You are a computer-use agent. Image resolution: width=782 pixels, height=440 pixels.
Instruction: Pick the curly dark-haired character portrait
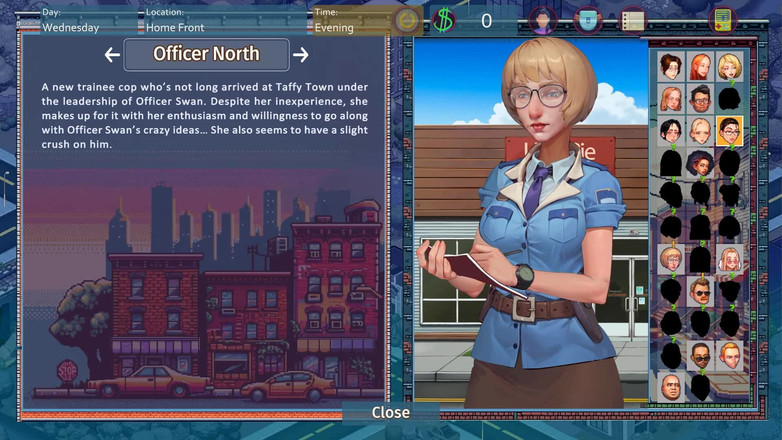tap(700, 162)
